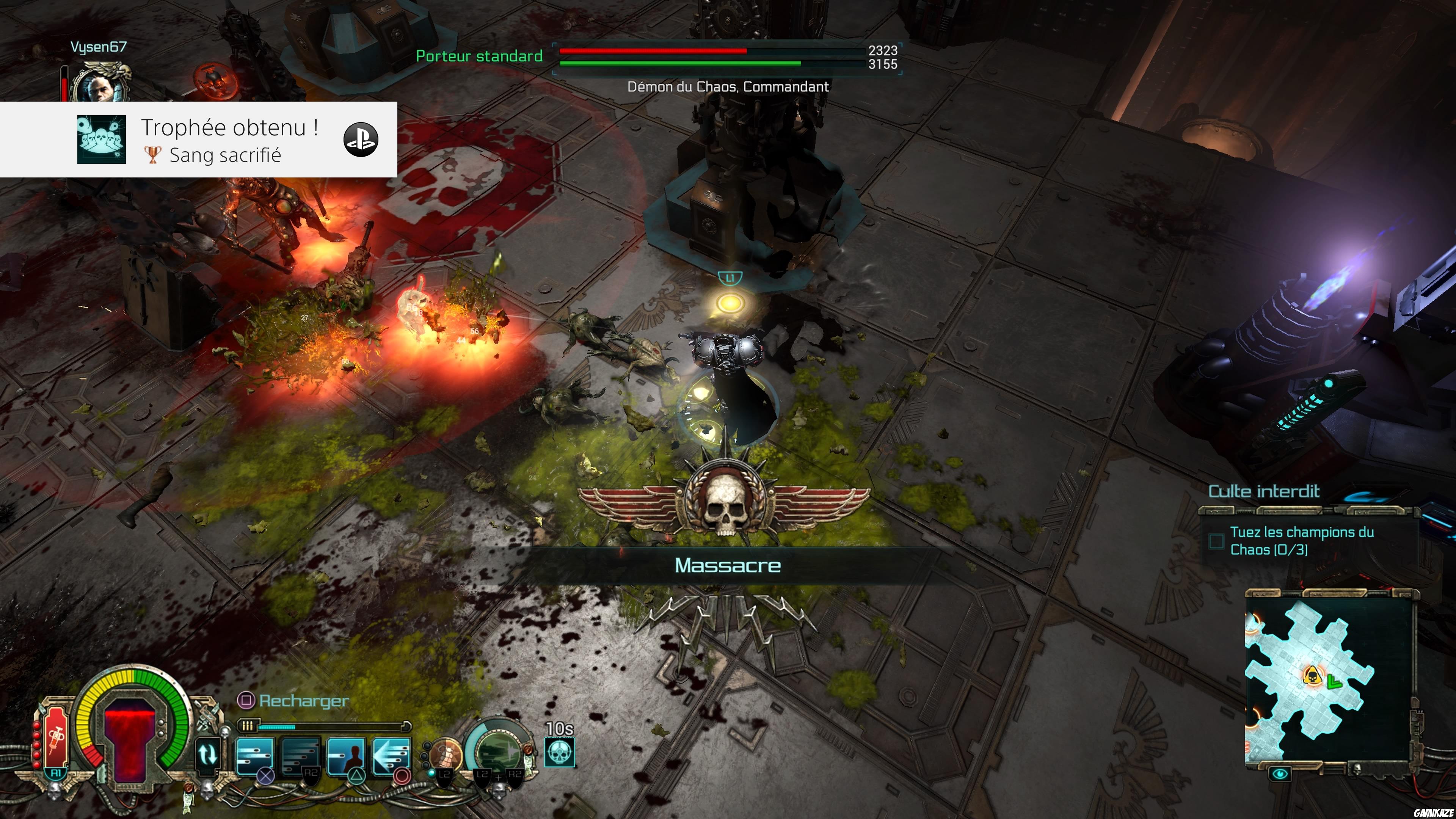The image size is (1456, 819).
Task: Select the grenade icon near L2
Action: click(447, 754)
